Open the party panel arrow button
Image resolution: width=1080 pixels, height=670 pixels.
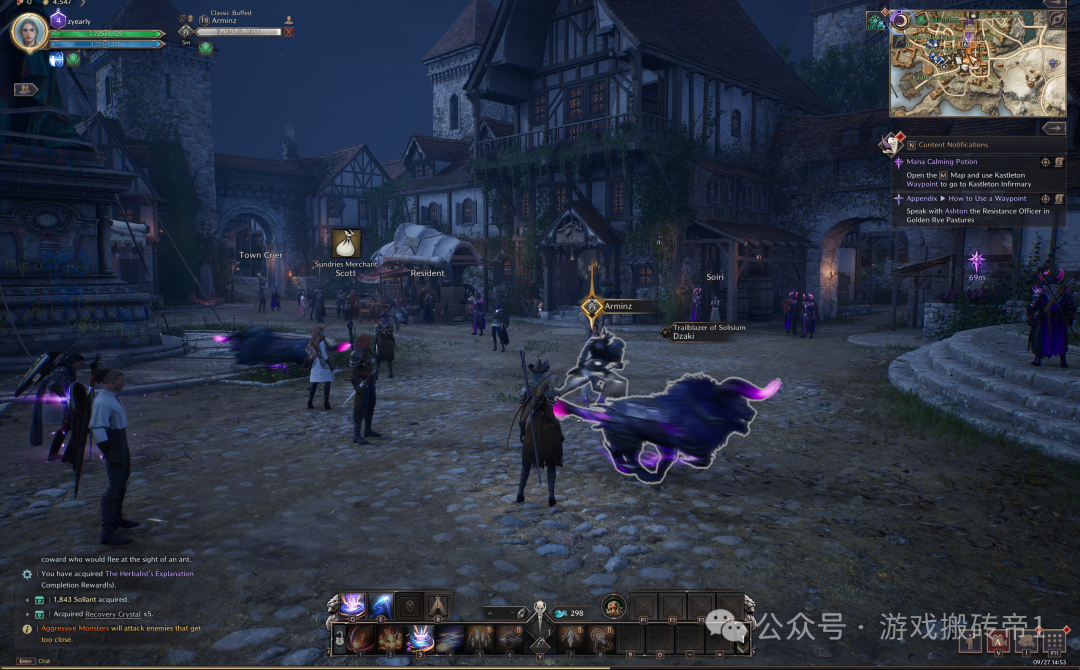[25, 89]
